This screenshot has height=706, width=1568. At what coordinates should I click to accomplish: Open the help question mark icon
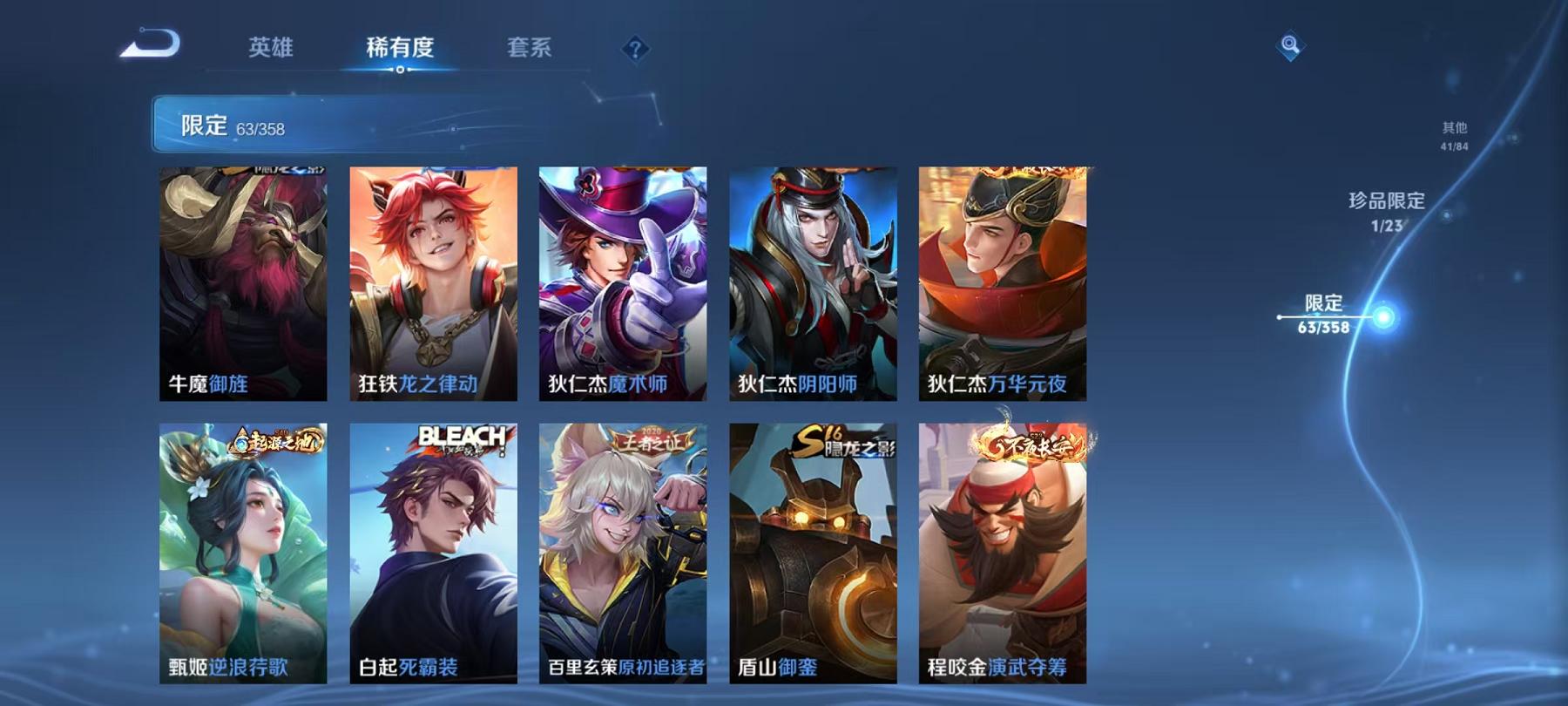point(635,48)
